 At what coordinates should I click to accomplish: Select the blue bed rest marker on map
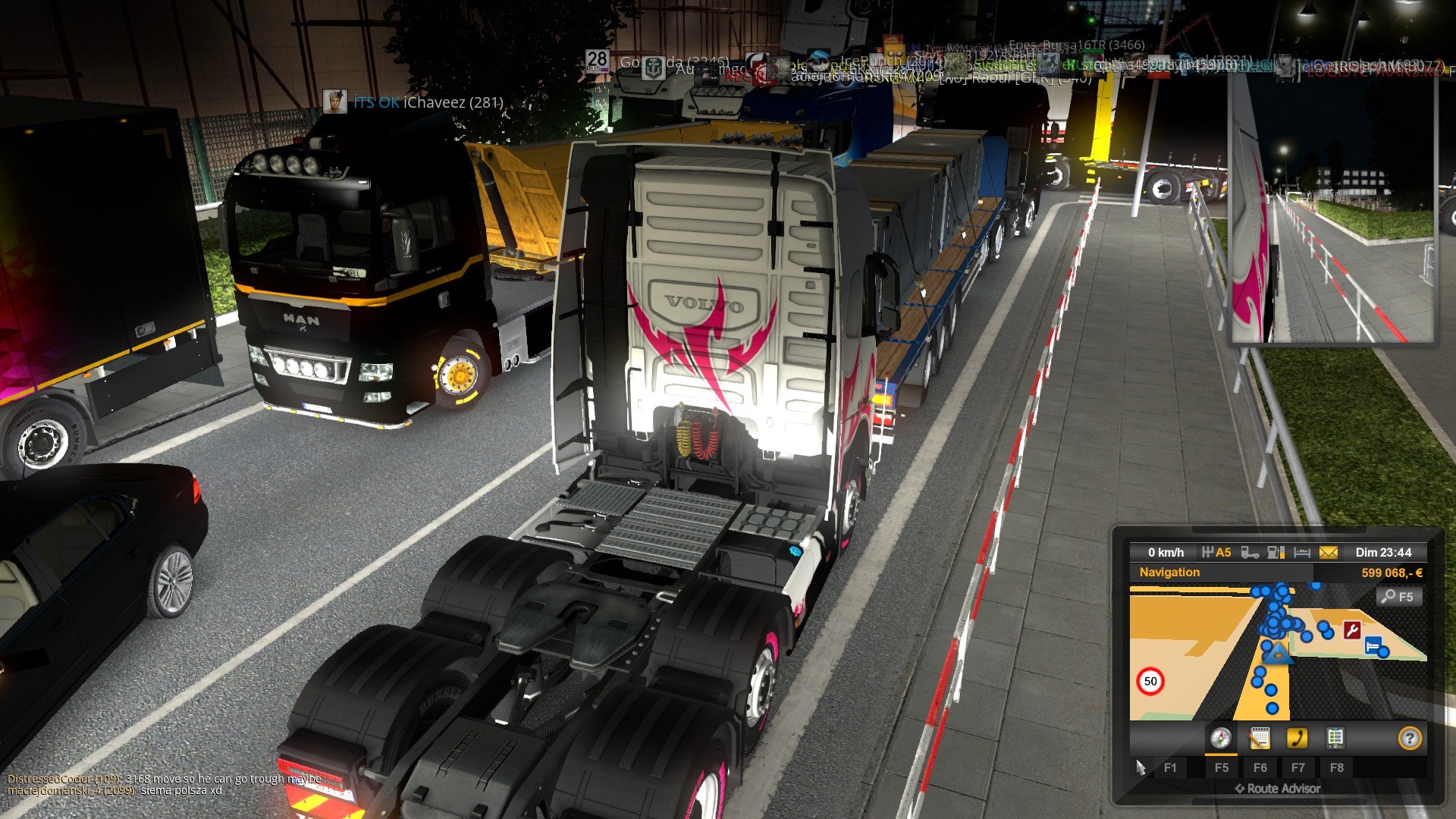pyautogui.click(x=1373, y=645)
